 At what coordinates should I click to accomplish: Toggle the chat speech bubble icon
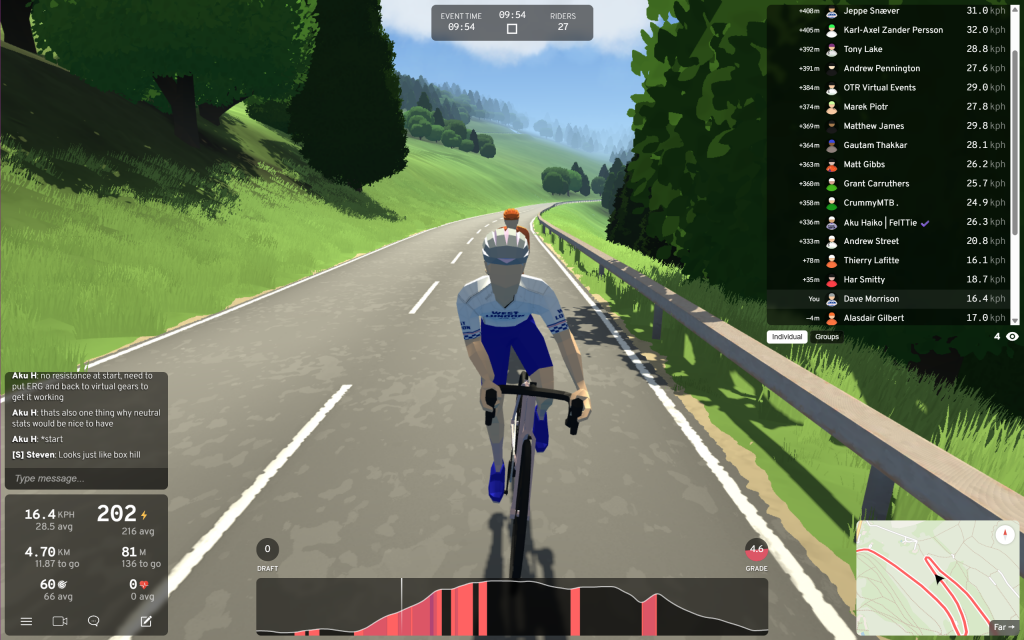pos(93,621)
